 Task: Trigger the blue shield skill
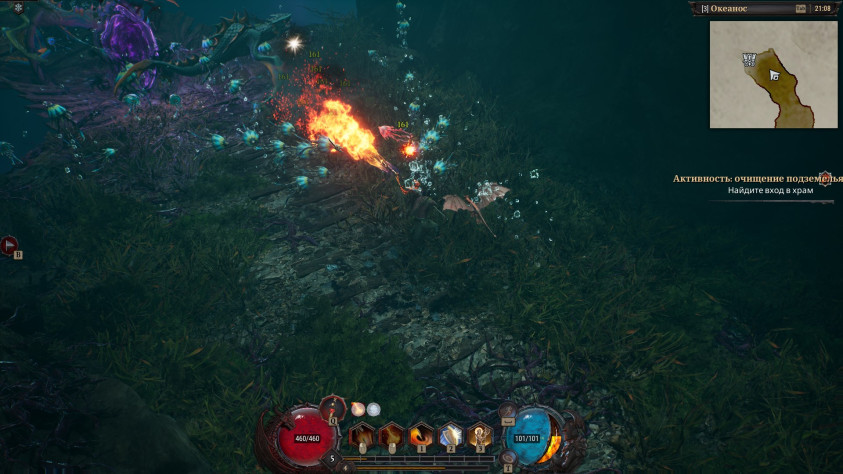[x=451, y=436]
